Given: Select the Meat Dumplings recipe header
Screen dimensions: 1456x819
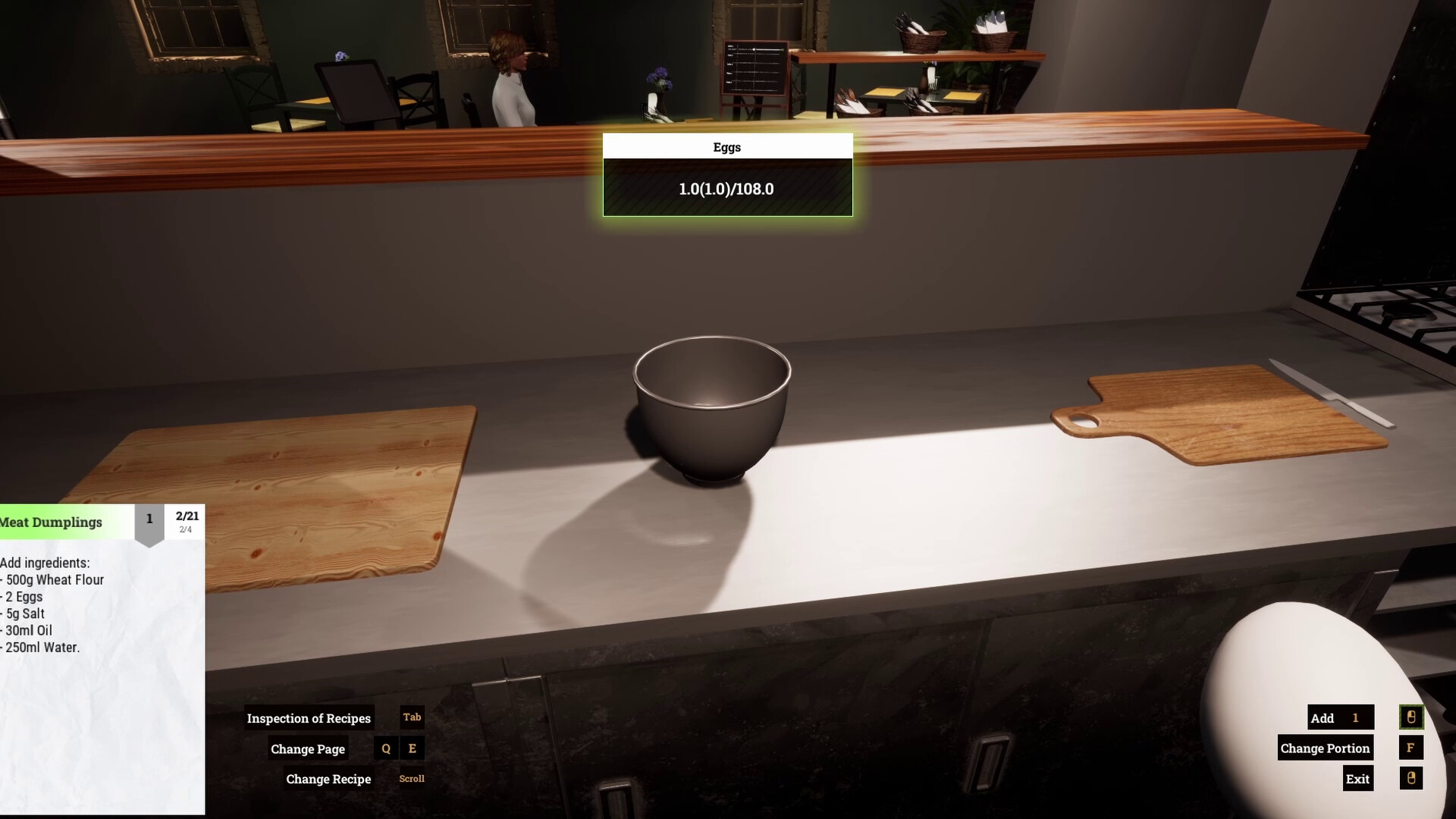Looking at the screenshot, I should (x=51, y=522).
